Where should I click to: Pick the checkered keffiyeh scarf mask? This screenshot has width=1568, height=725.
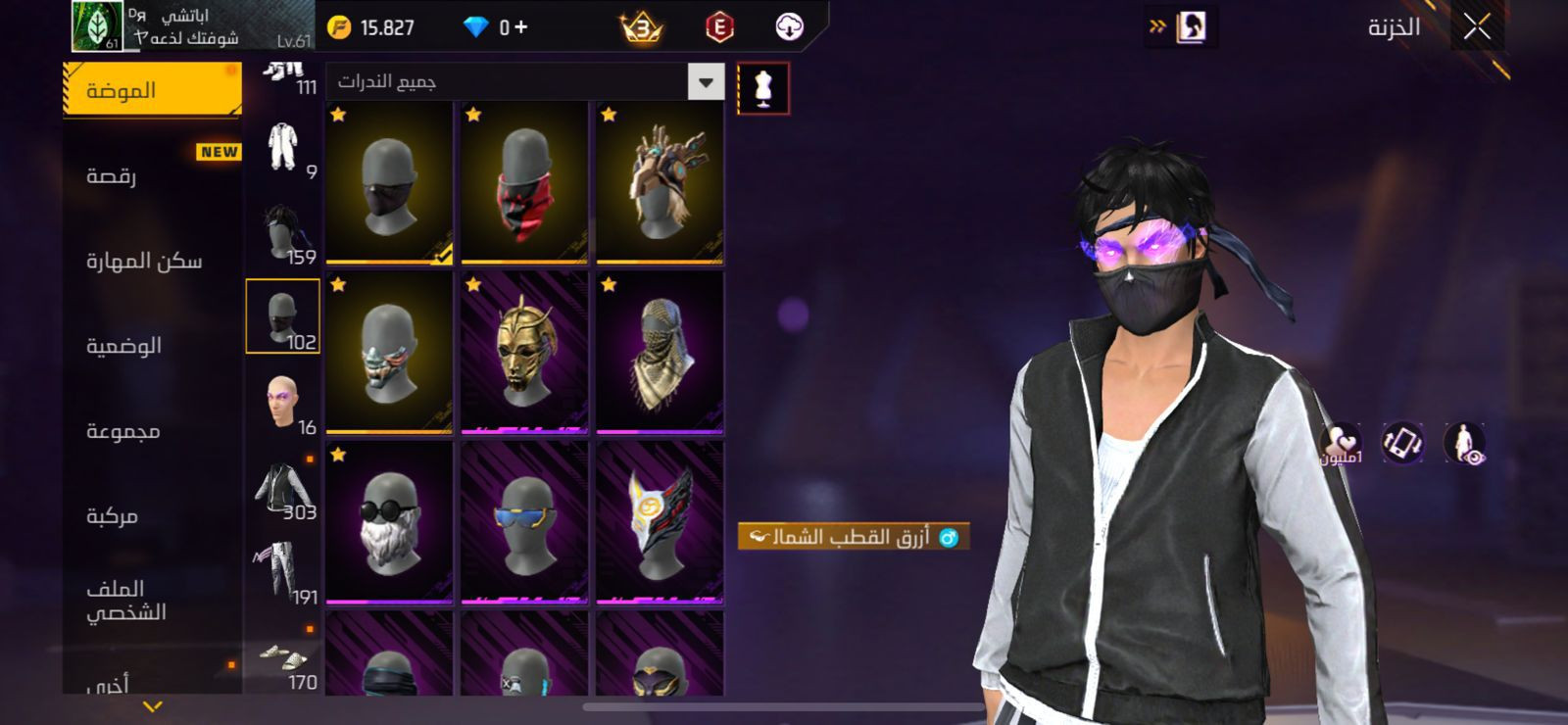click(660, 353)
